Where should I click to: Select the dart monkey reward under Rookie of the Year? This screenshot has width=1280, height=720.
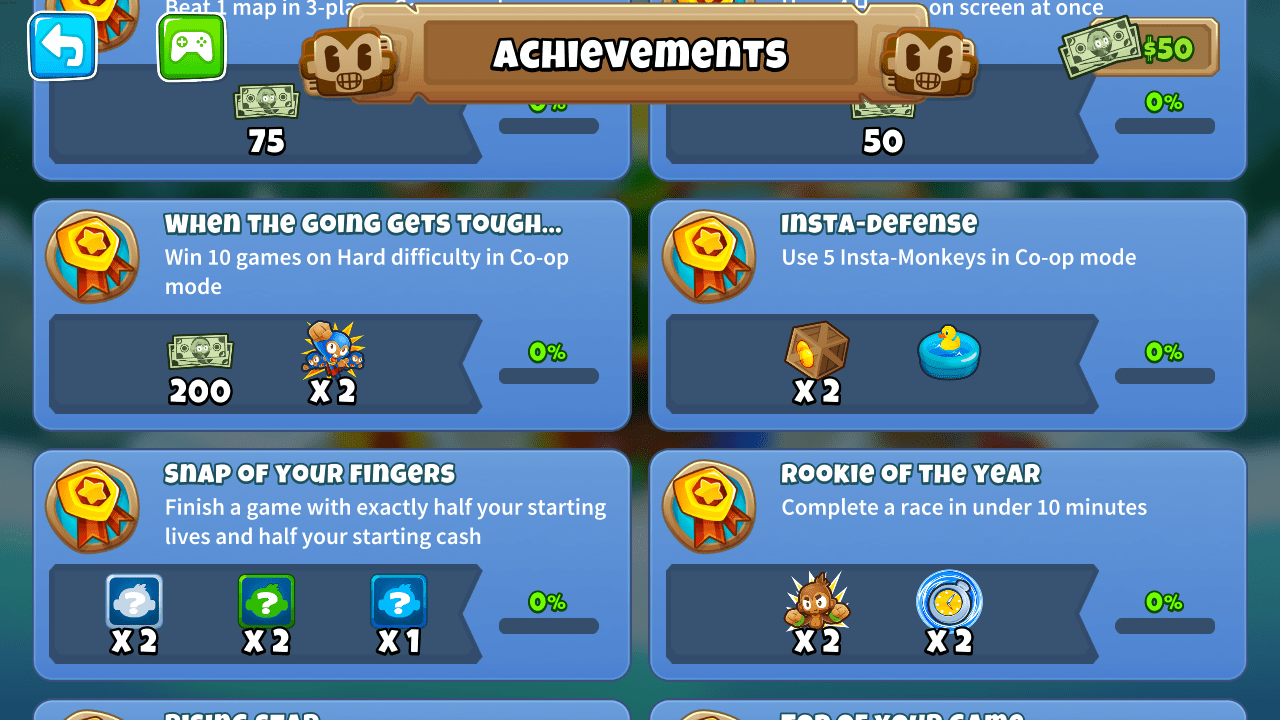coord(816,602)
